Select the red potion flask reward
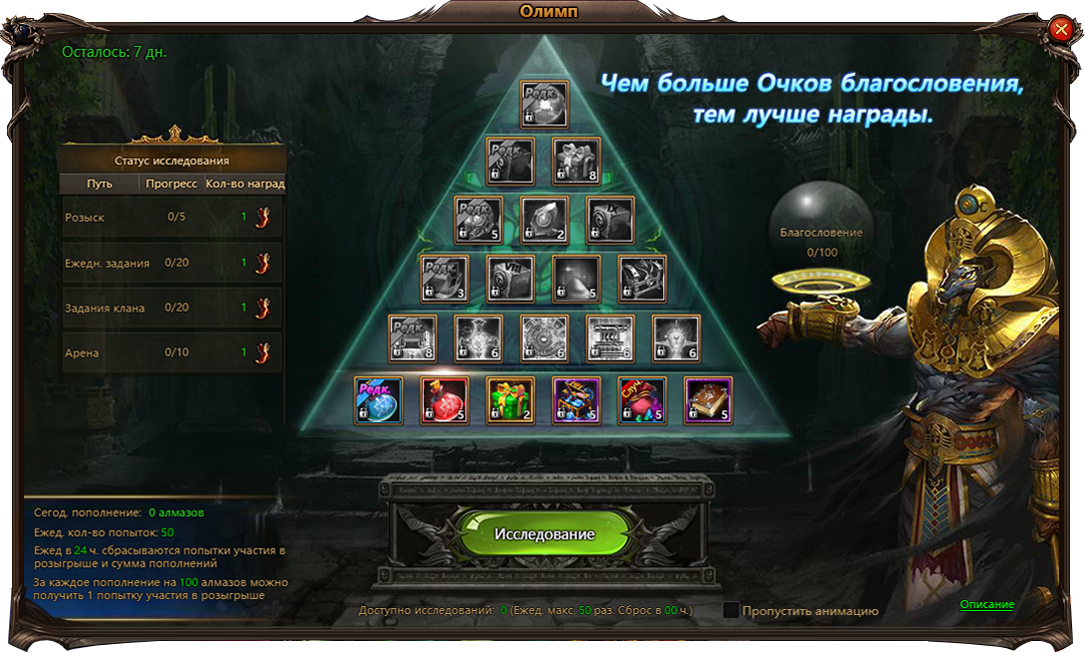This screenshot has height=653, width=1085. pyautogui.click(x=445, y=400)
